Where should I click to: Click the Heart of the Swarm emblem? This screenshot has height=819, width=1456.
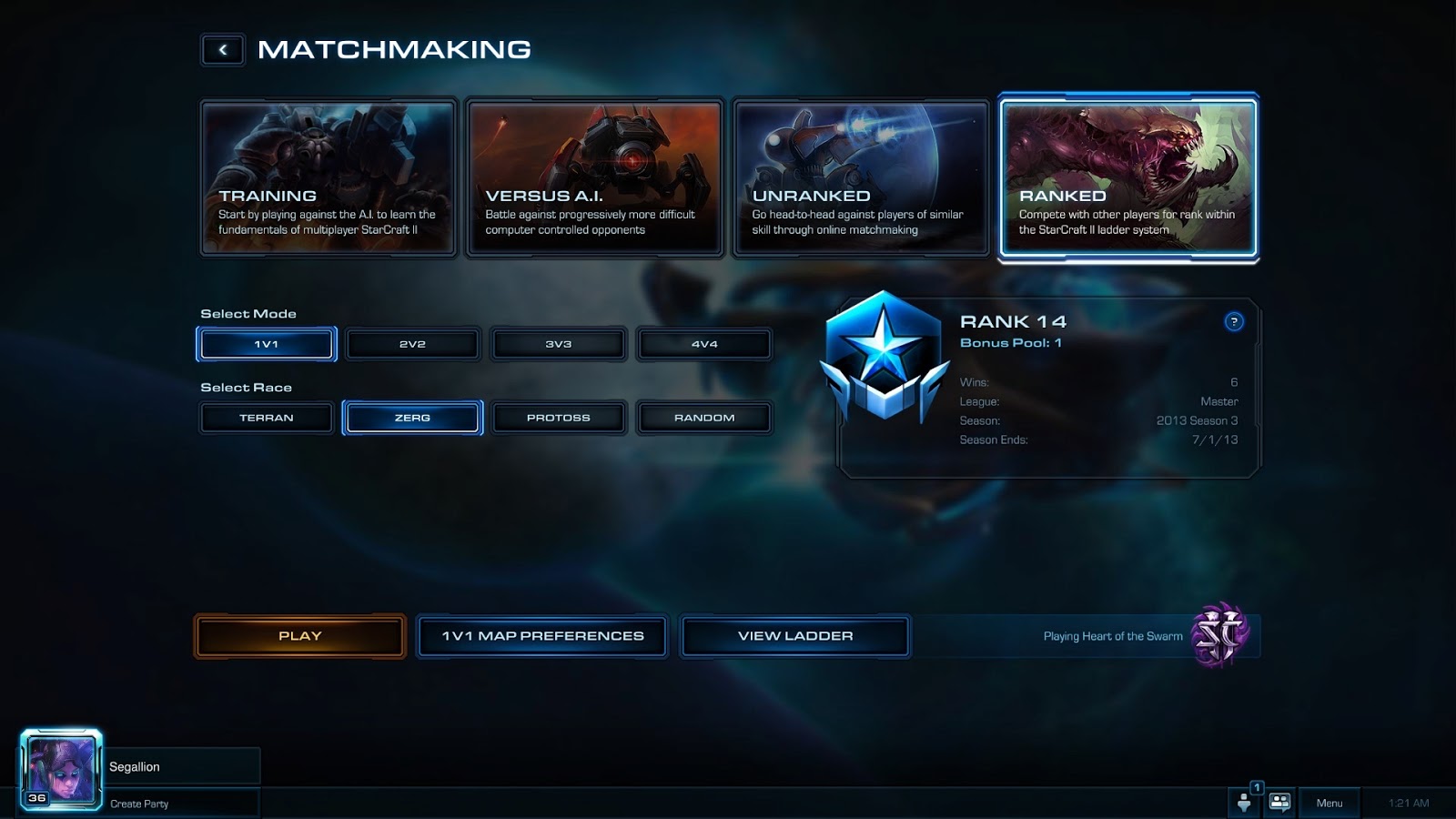coord(1220,636)
